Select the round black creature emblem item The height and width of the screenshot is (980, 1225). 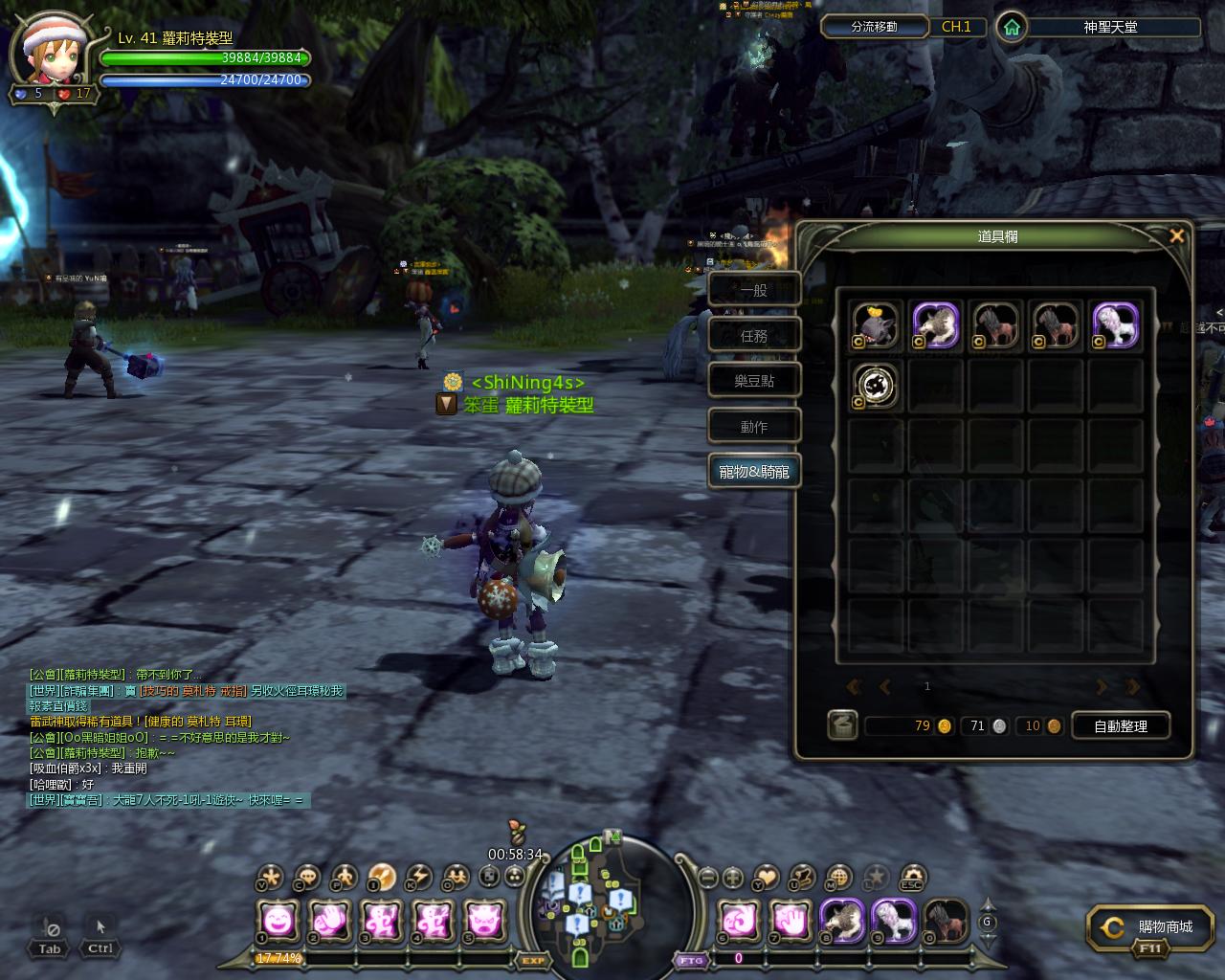[875, 386]
